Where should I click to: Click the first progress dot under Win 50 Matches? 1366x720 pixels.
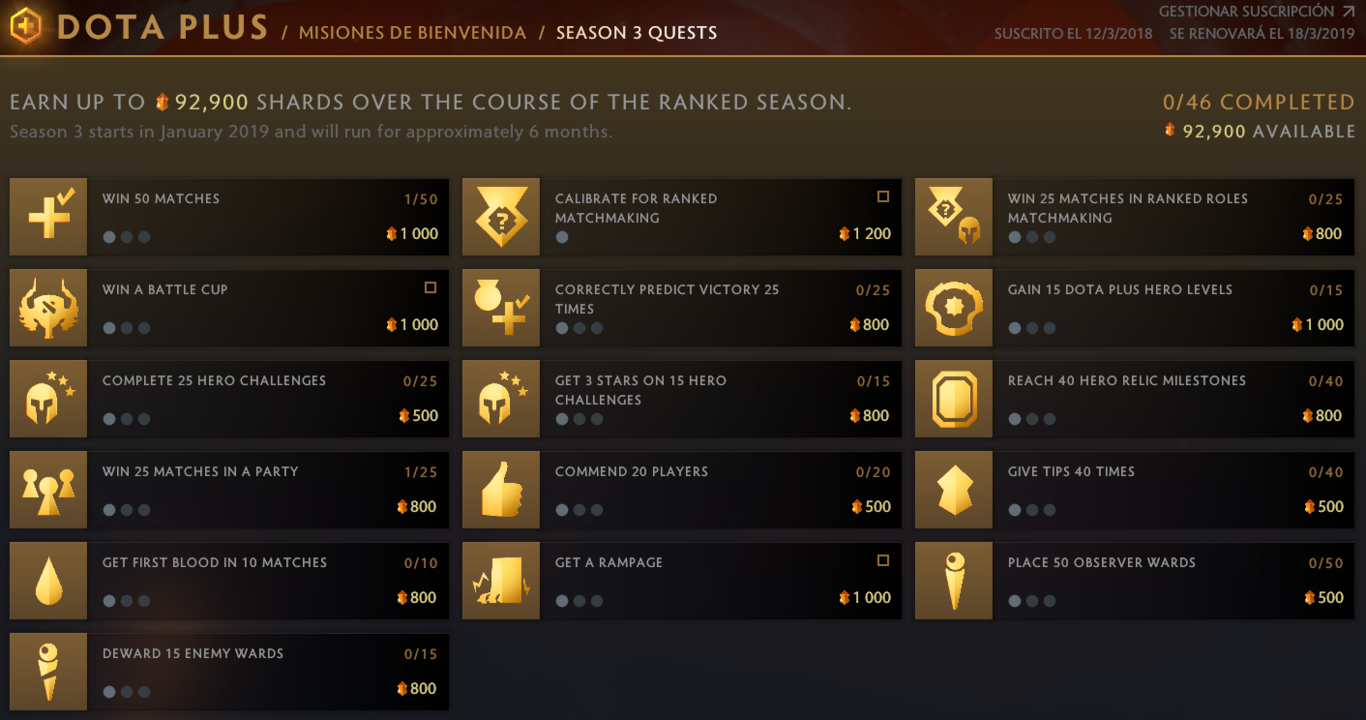[109, 237]
